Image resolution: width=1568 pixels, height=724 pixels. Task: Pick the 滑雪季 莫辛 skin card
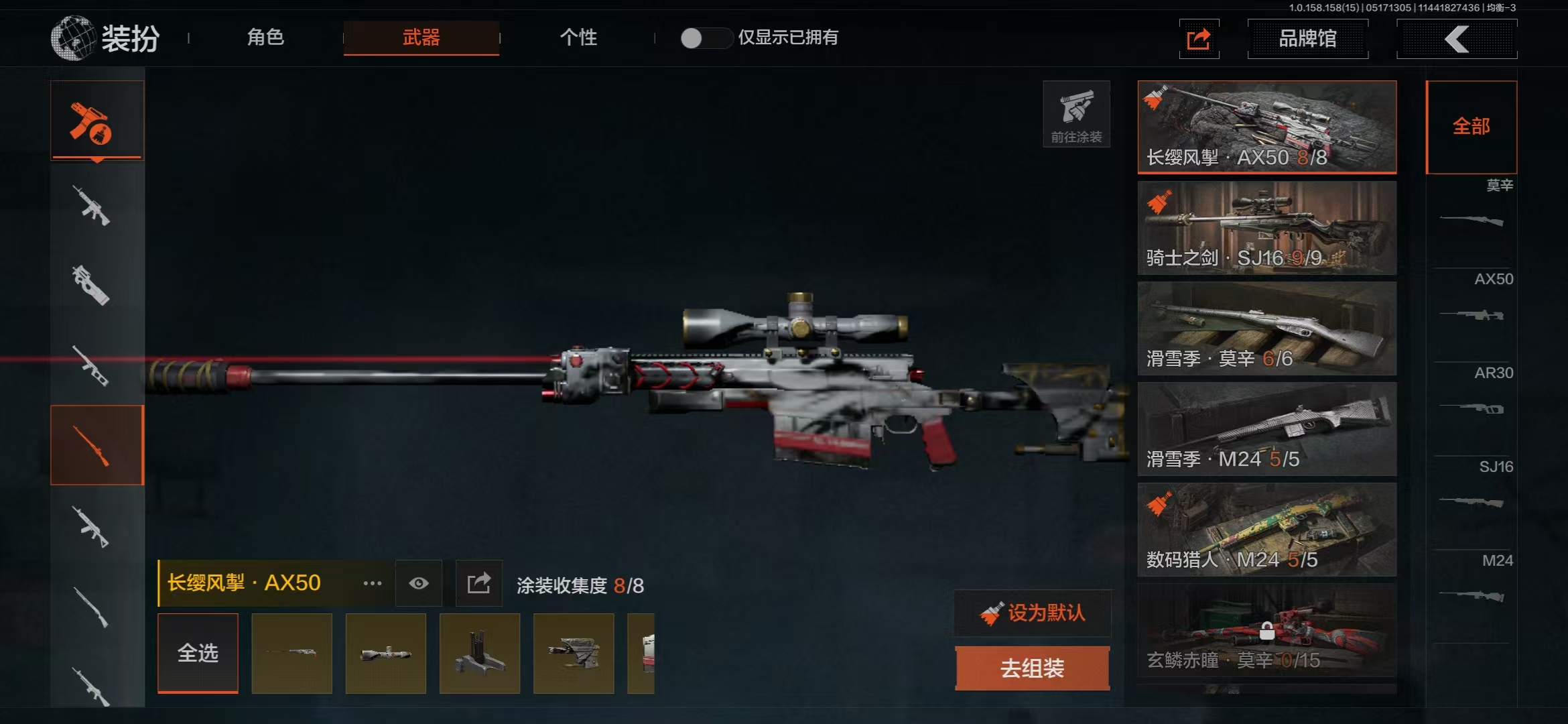(x=1266, y=328)
